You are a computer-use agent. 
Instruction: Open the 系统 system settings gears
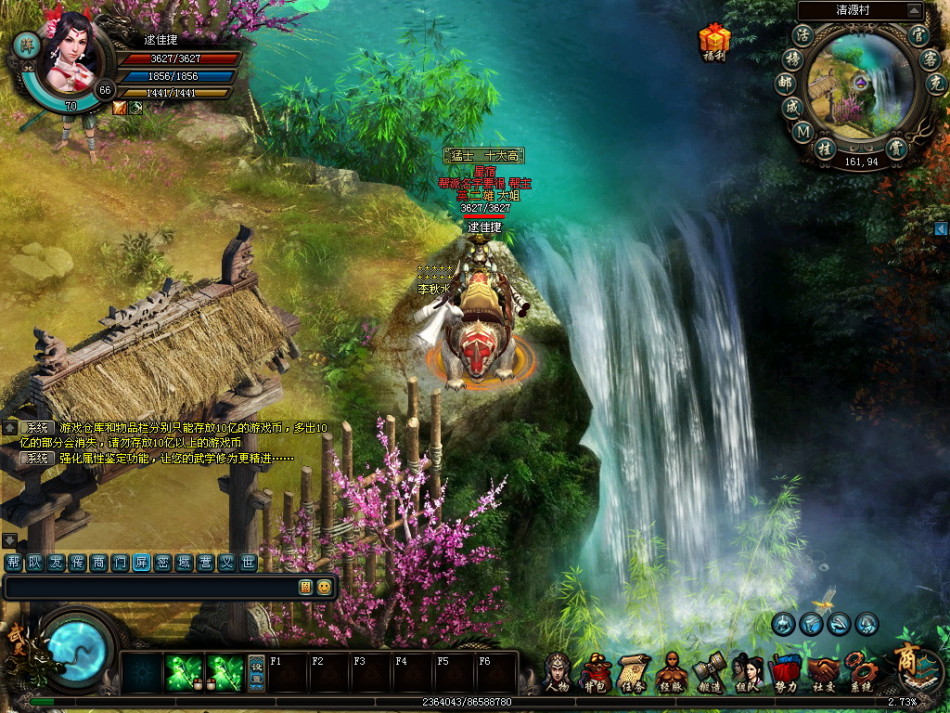[860, 673]
